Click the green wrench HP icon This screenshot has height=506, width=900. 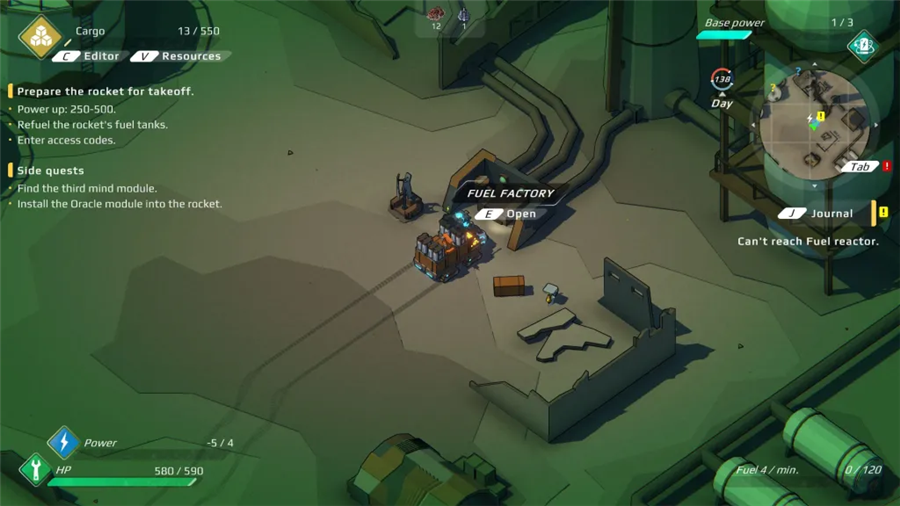click(x=35, y=468)
